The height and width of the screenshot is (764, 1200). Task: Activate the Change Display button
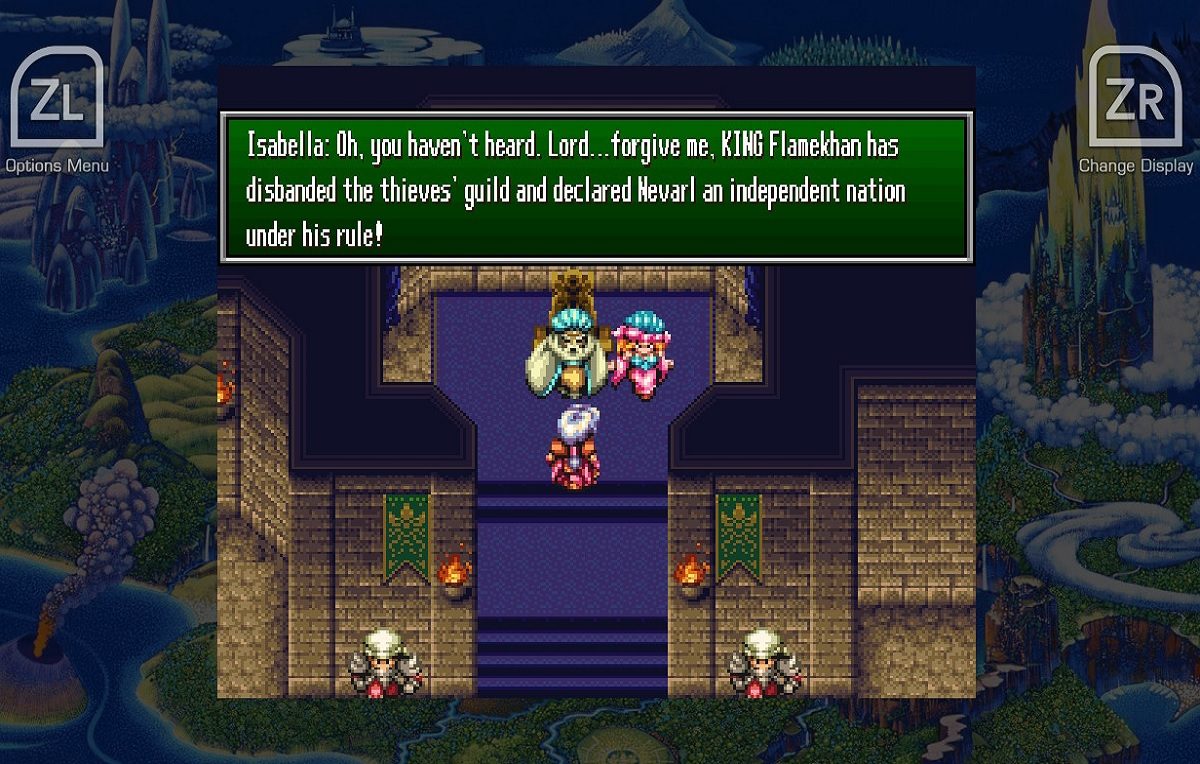point(1134,99)
